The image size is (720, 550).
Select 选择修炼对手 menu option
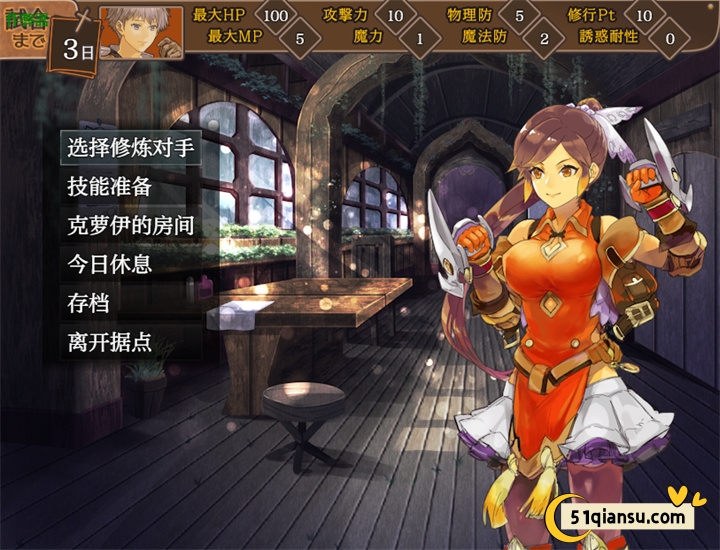[129, 149]
